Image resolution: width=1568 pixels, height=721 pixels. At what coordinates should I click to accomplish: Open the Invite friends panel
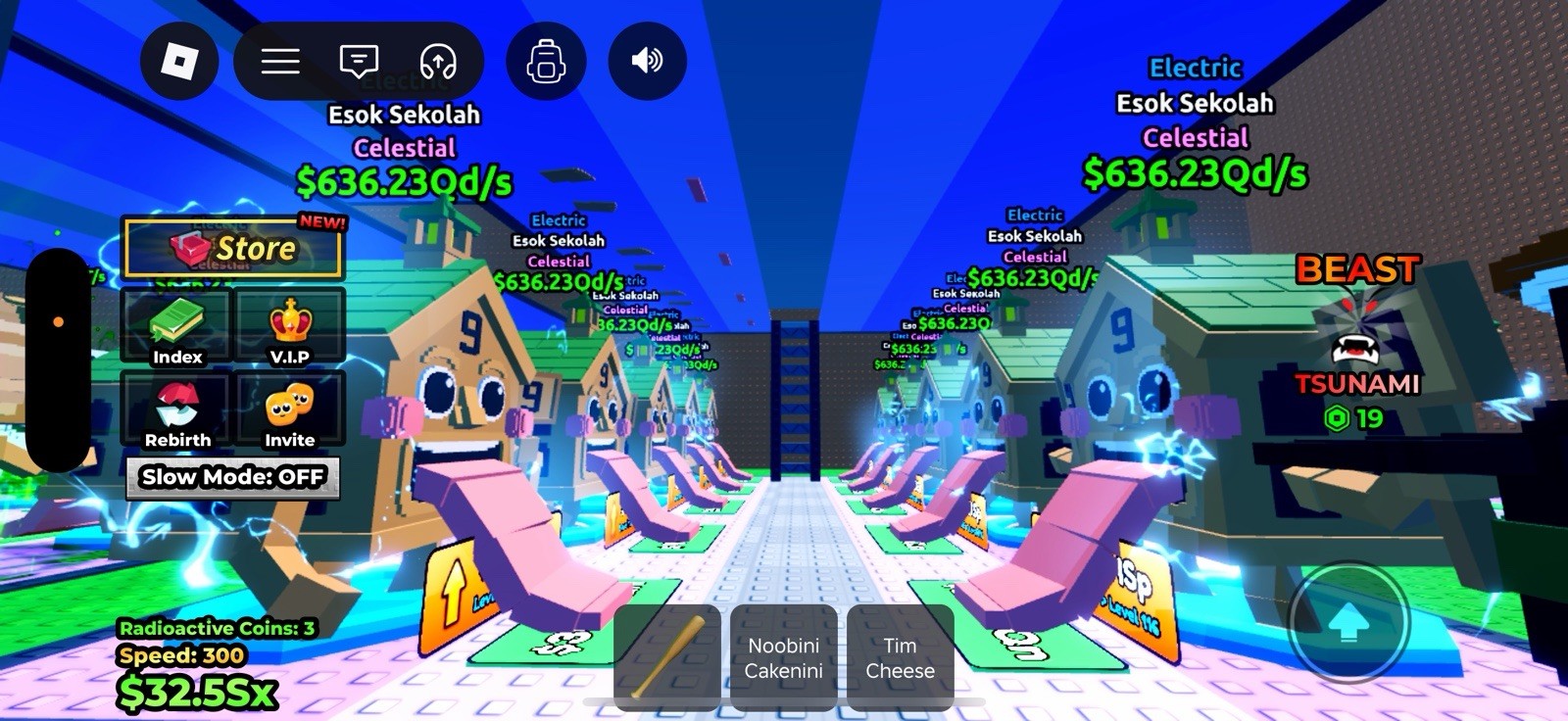(x=290, y=411)
